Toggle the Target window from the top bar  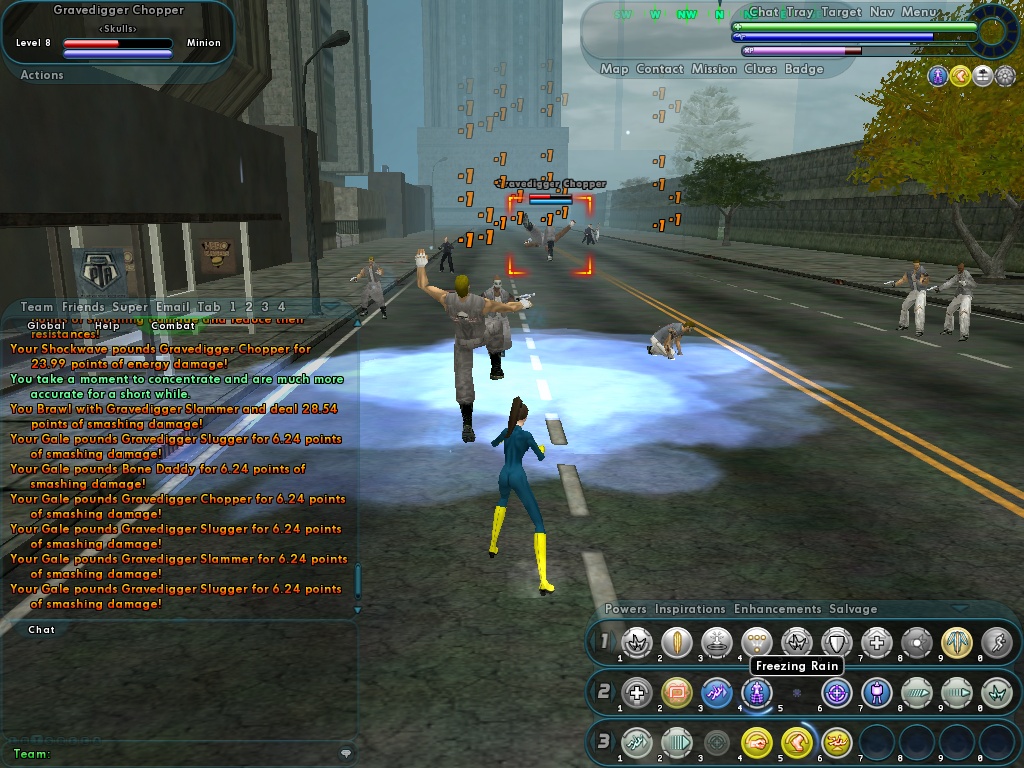[841, 12]
